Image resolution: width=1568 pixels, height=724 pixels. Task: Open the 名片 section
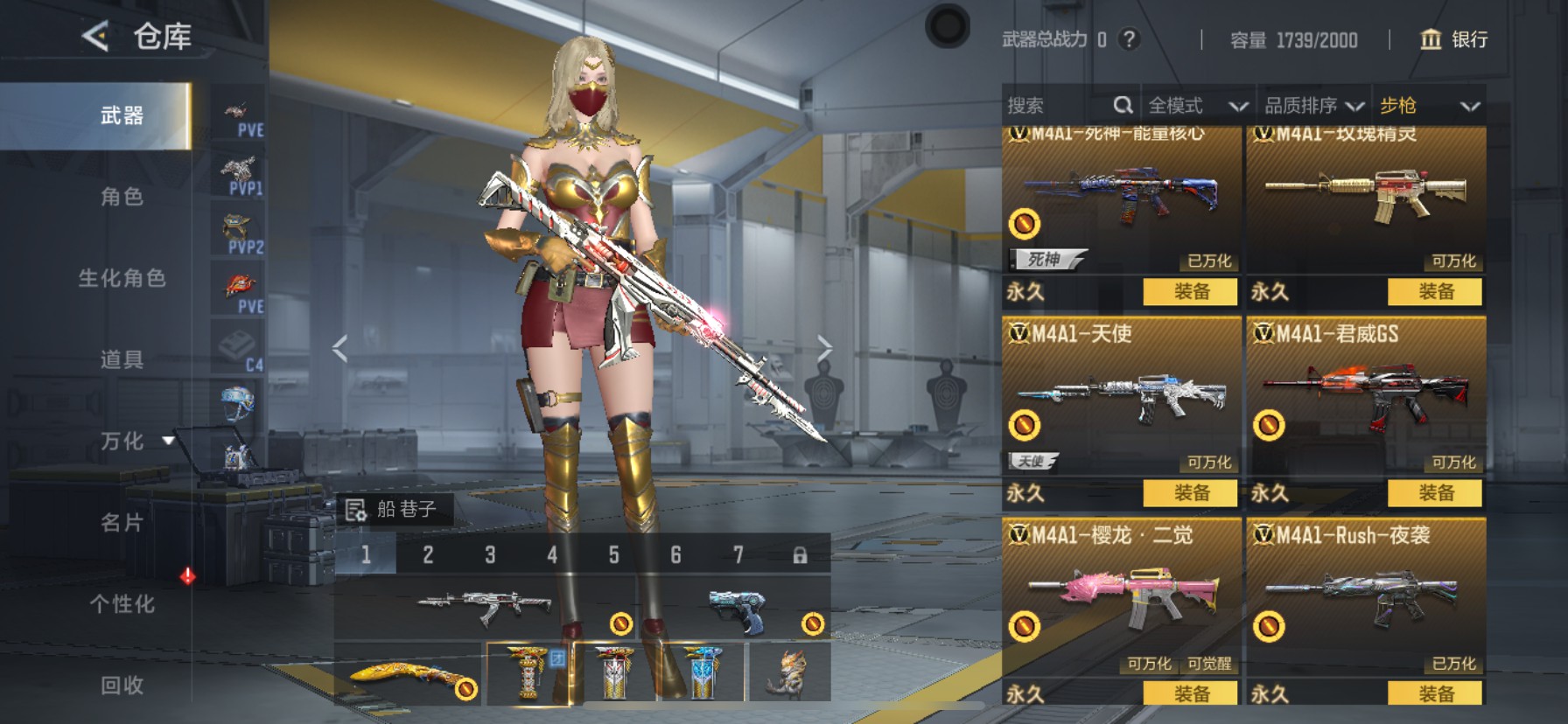click(x=122, y=523)
